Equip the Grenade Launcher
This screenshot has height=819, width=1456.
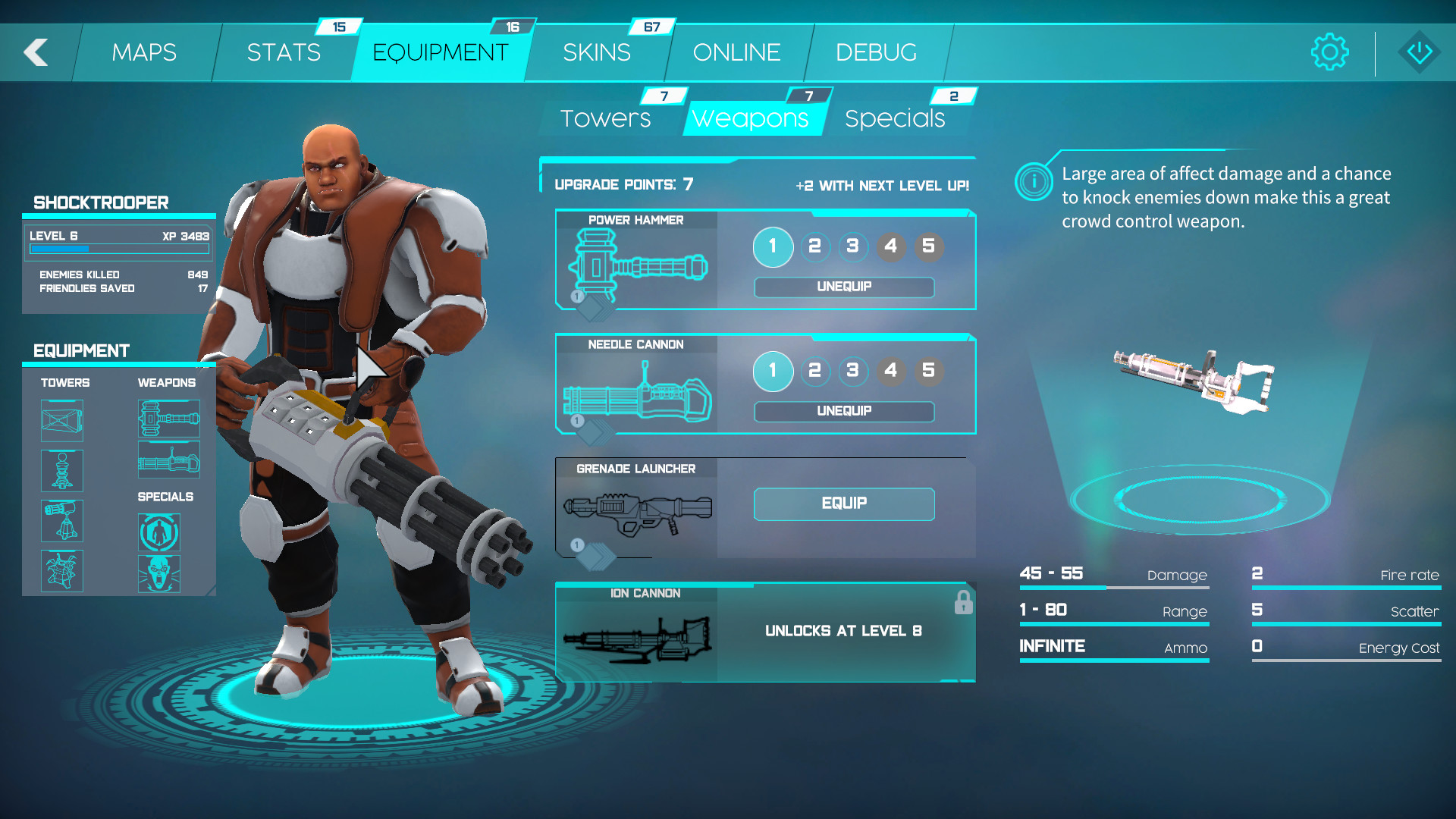point(843,504)
